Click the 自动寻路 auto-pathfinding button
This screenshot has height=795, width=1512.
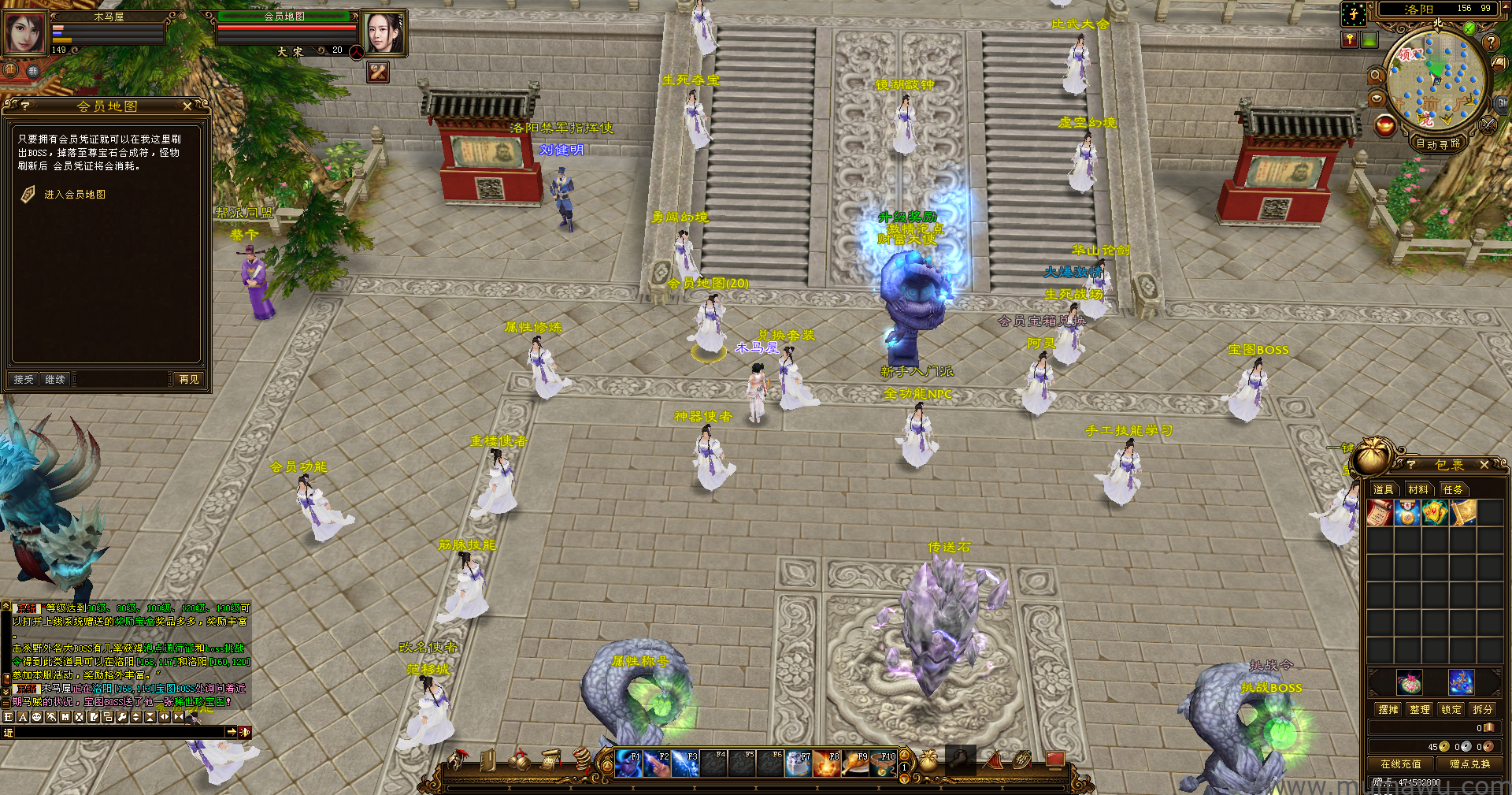[1438, 143]
